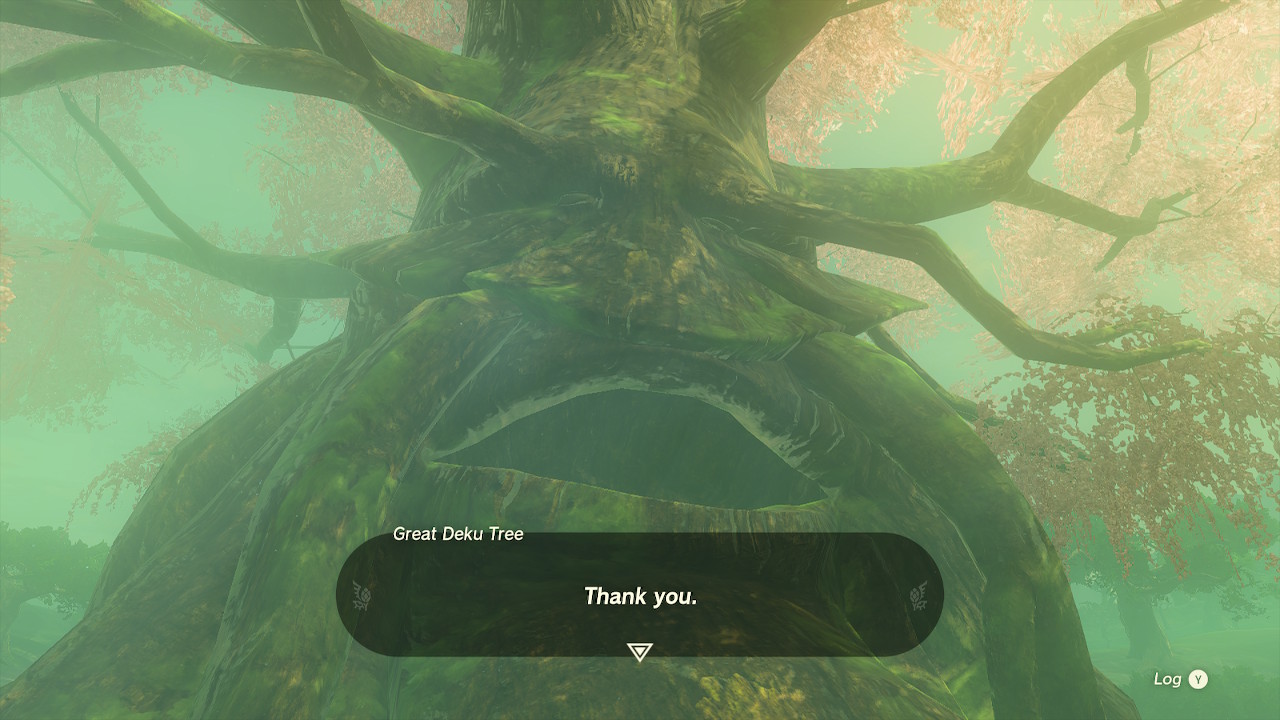Viewport: 1280px width, 720px height.
Task: Click the 'Thank you.' dialogue text
Action: click(640, 597)
